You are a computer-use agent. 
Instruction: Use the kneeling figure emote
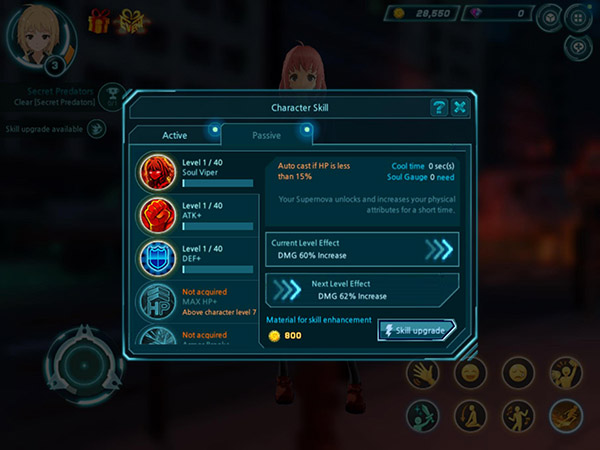click(468, 415)
